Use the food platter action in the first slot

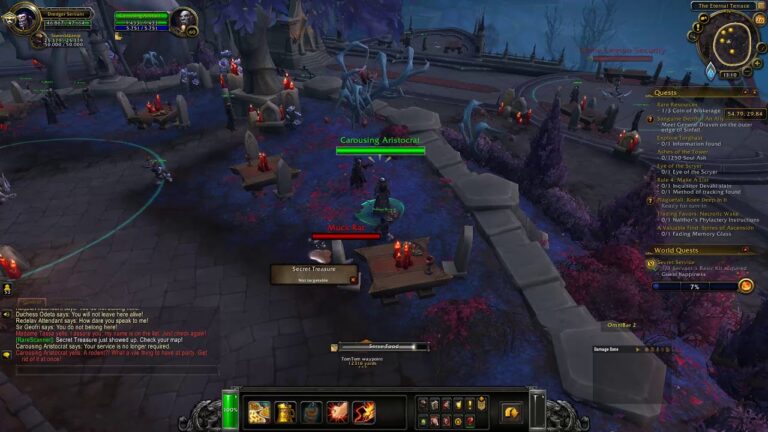(259, 412)
